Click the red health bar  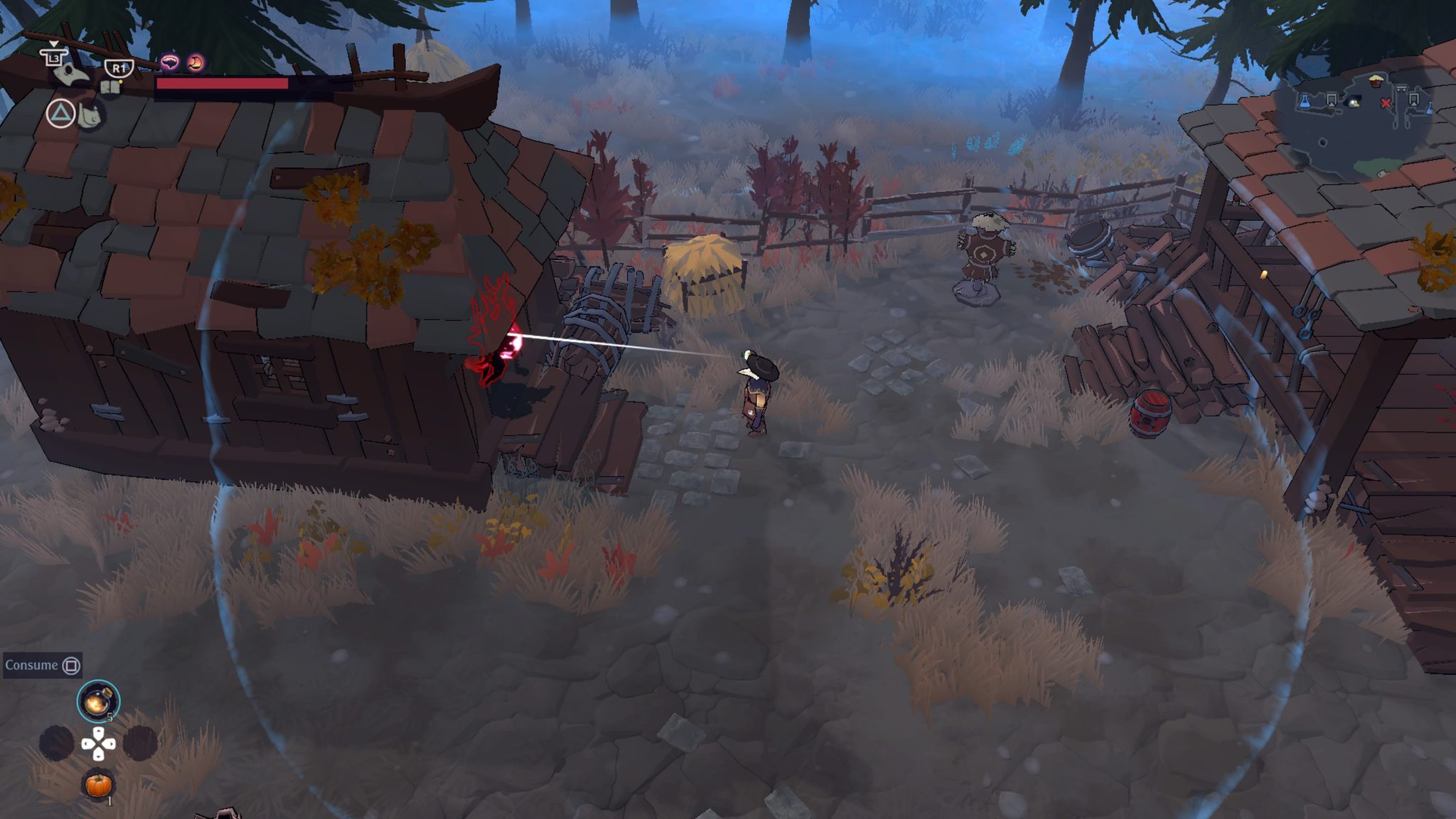[220, 85]
